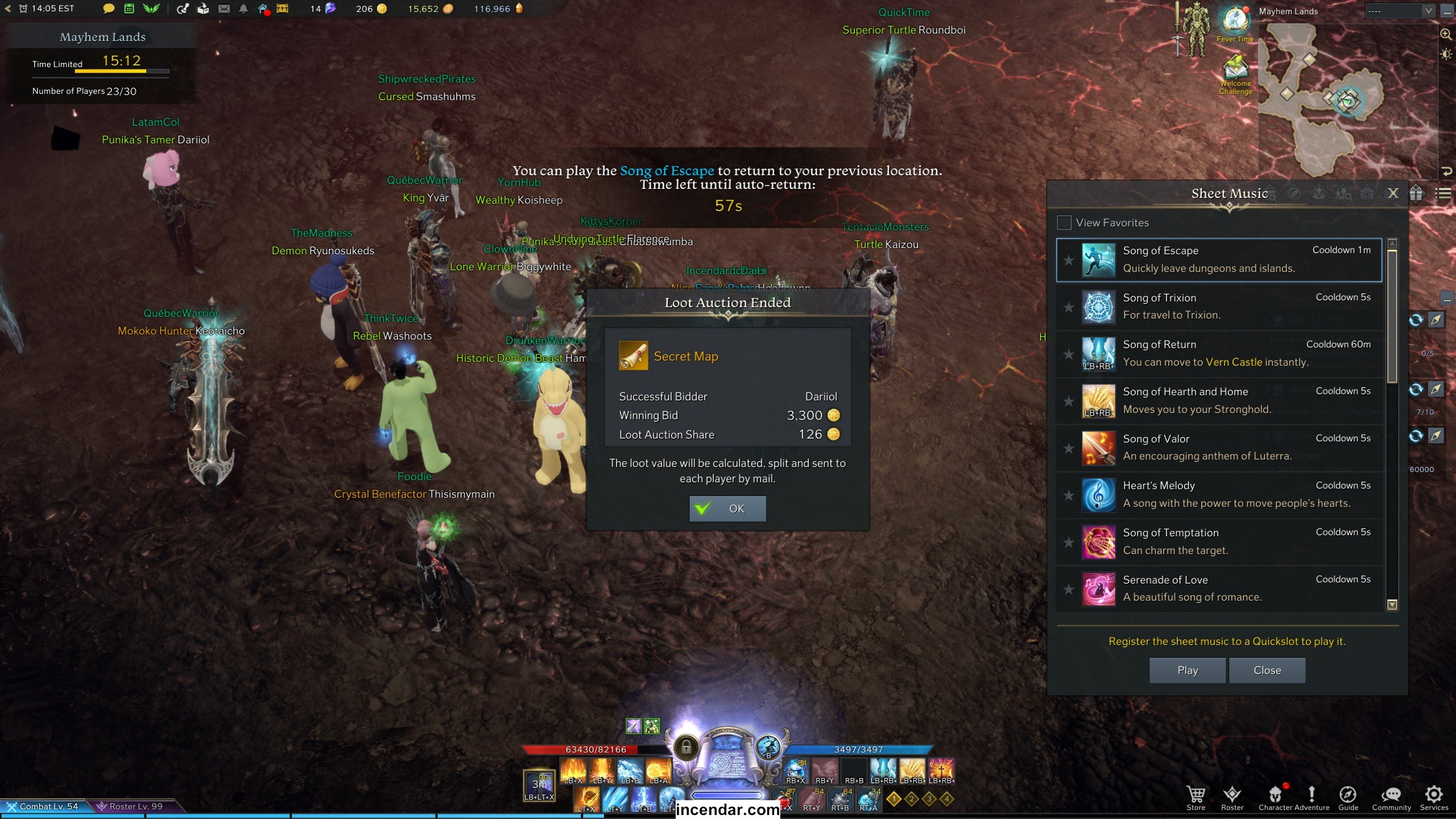Open the Services settings gear
1456x819 pixels.
(1433, 796)
